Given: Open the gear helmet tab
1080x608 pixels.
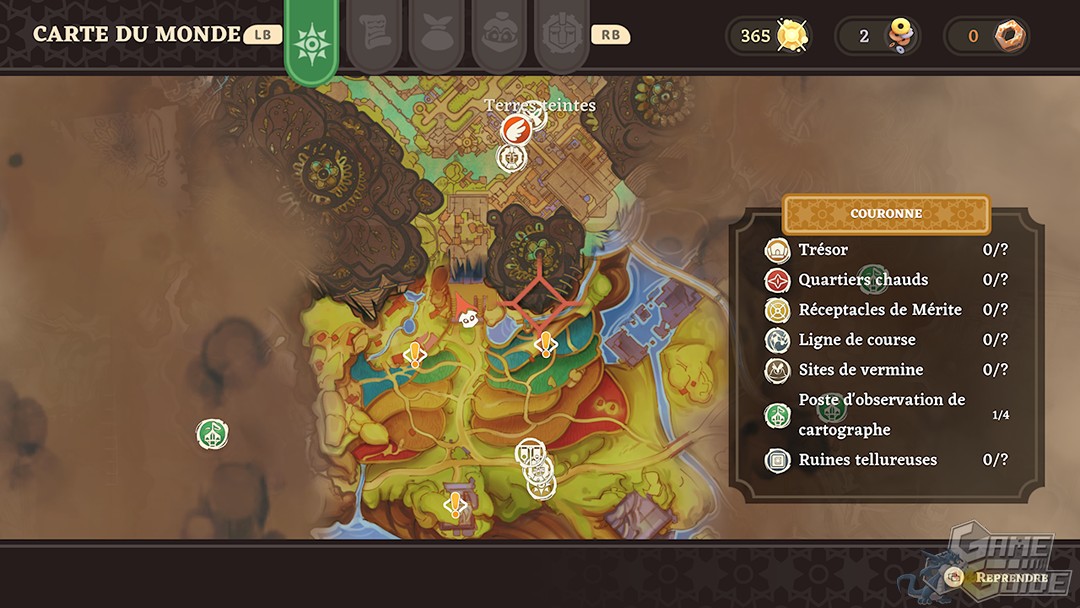Looking at the screenshot, I should click(x=561, y=36).
